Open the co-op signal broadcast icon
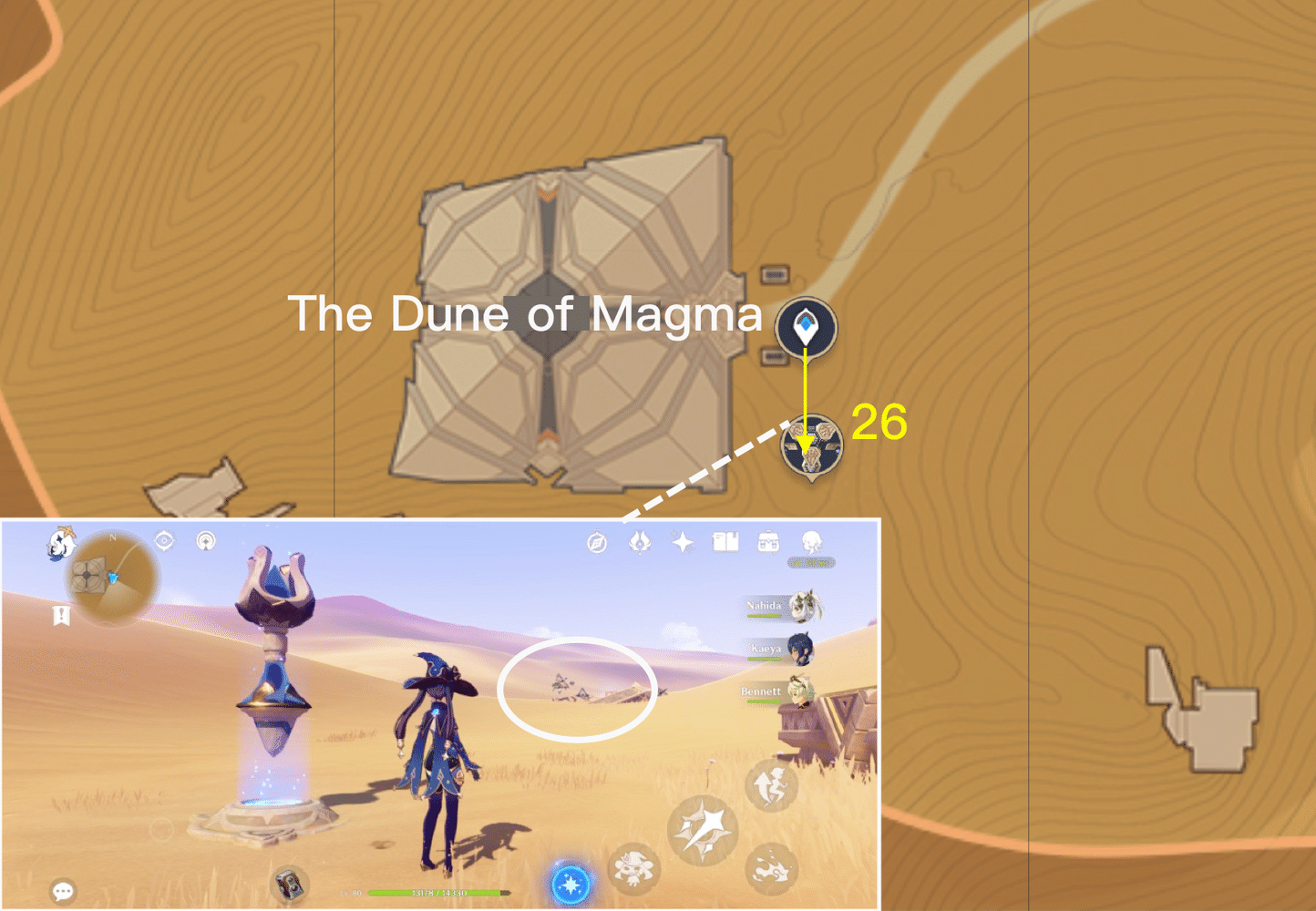Screen dimensions: 1316x911 (204, 539)
